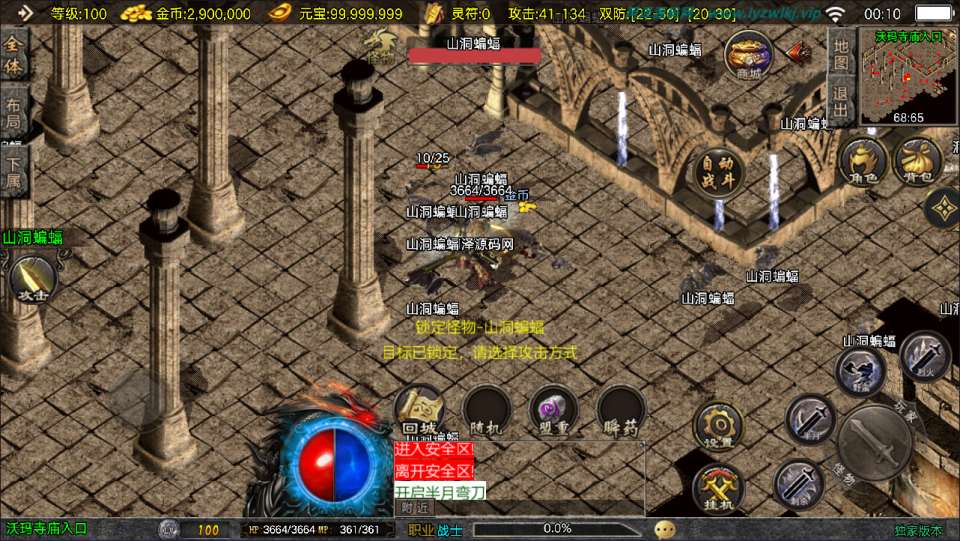Open the minimap of 沃玛寺庙入口

(x=908, y=78)
